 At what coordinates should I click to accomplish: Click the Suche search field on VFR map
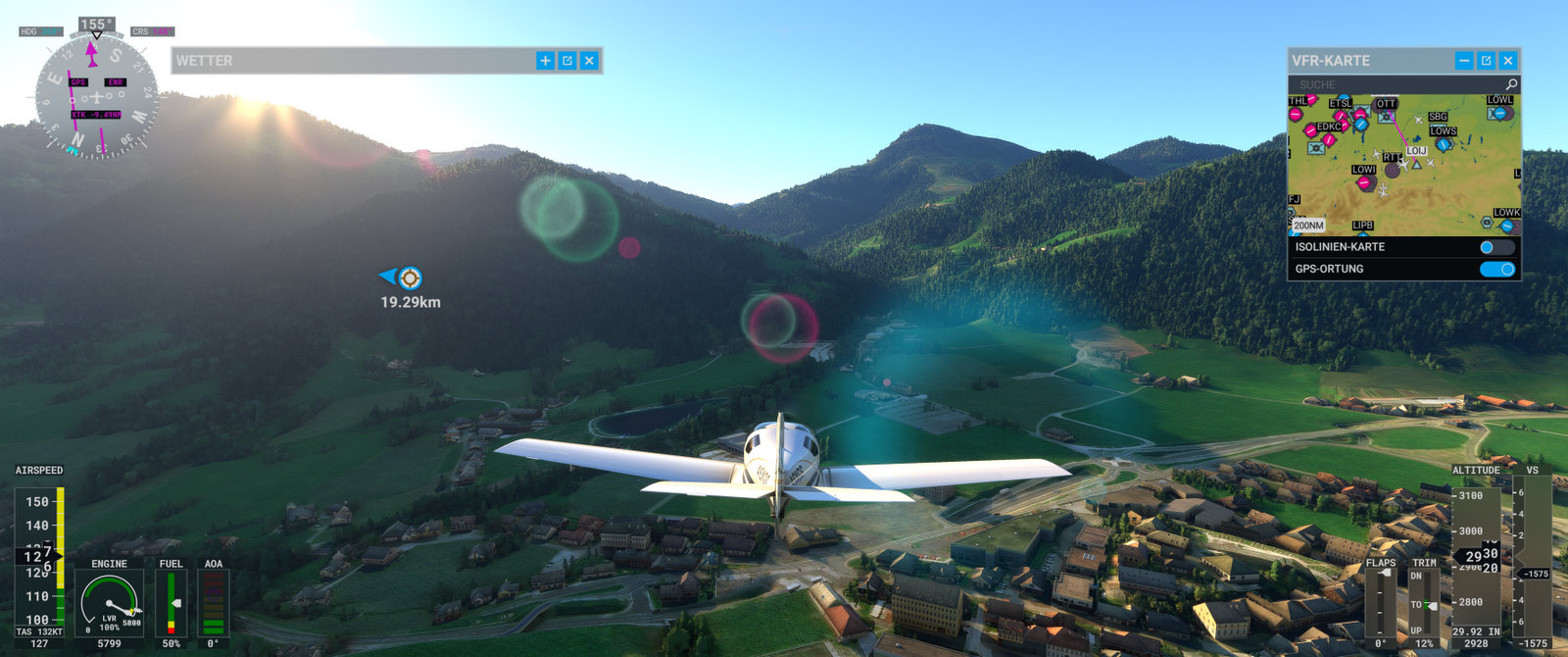tap(1396, 85)
